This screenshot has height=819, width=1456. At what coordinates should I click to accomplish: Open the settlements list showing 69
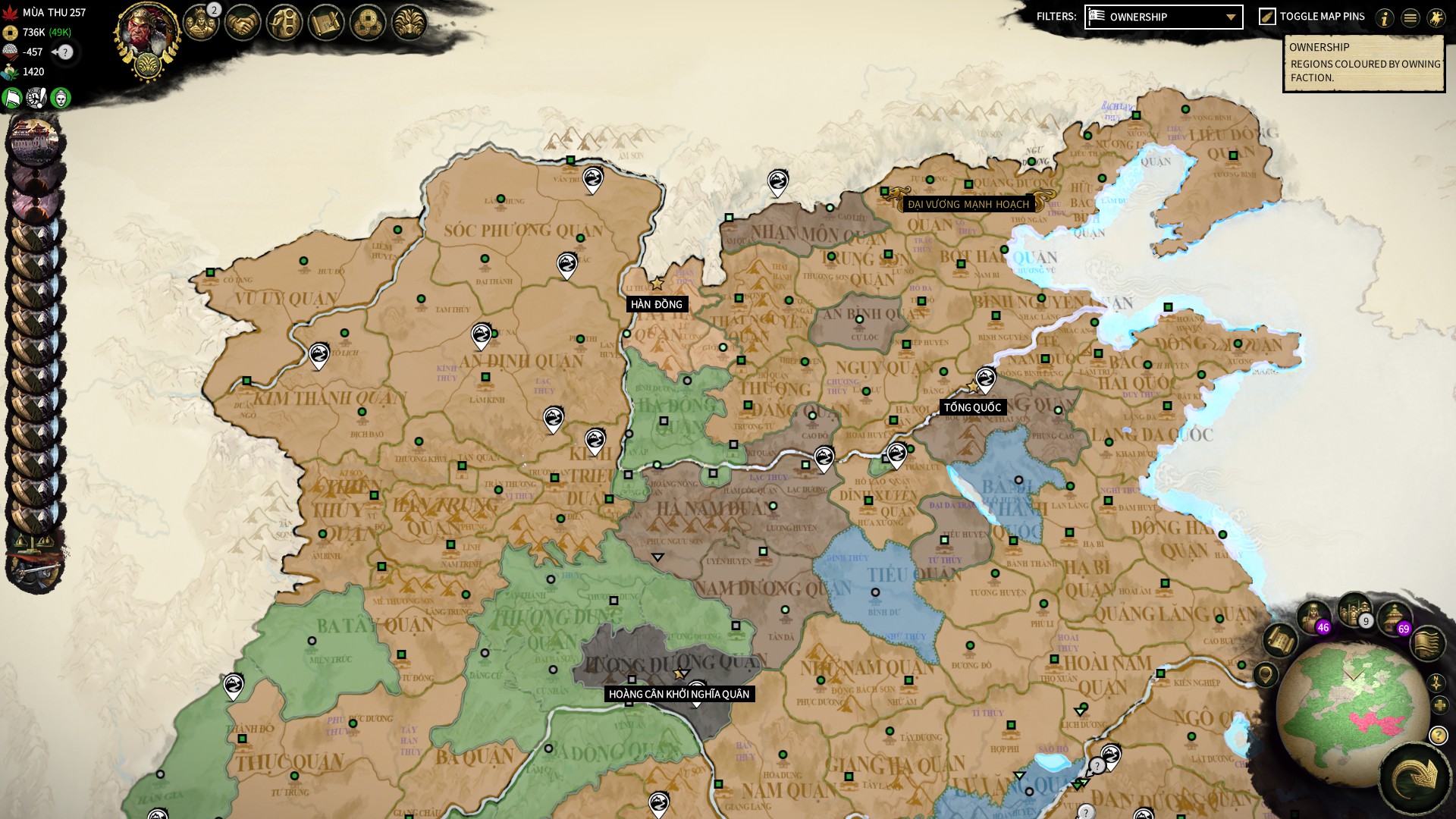tap(1394, 617)
